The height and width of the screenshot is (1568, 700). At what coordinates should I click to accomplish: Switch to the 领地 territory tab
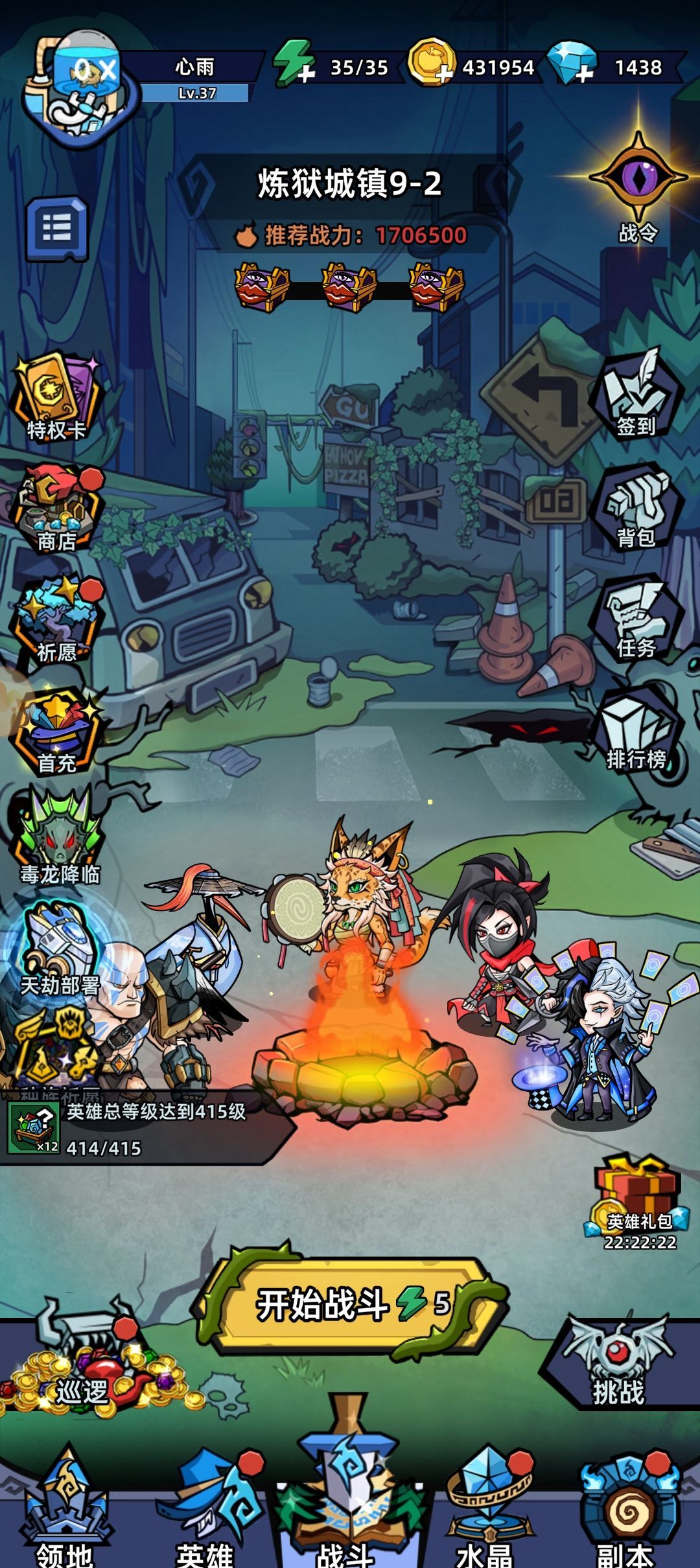[65, 1510]
